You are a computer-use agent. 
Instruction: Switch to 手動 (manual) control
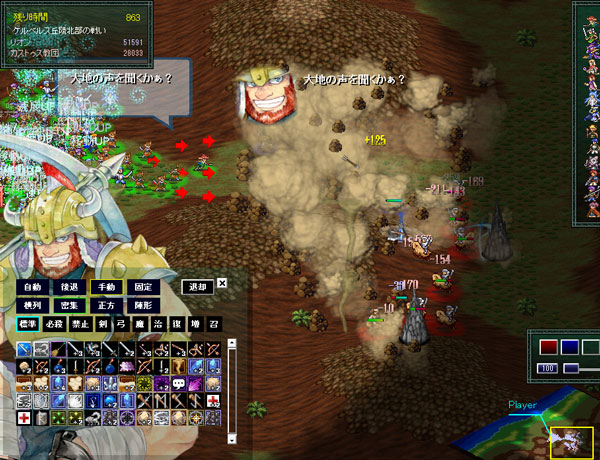[x=106, y=287]
